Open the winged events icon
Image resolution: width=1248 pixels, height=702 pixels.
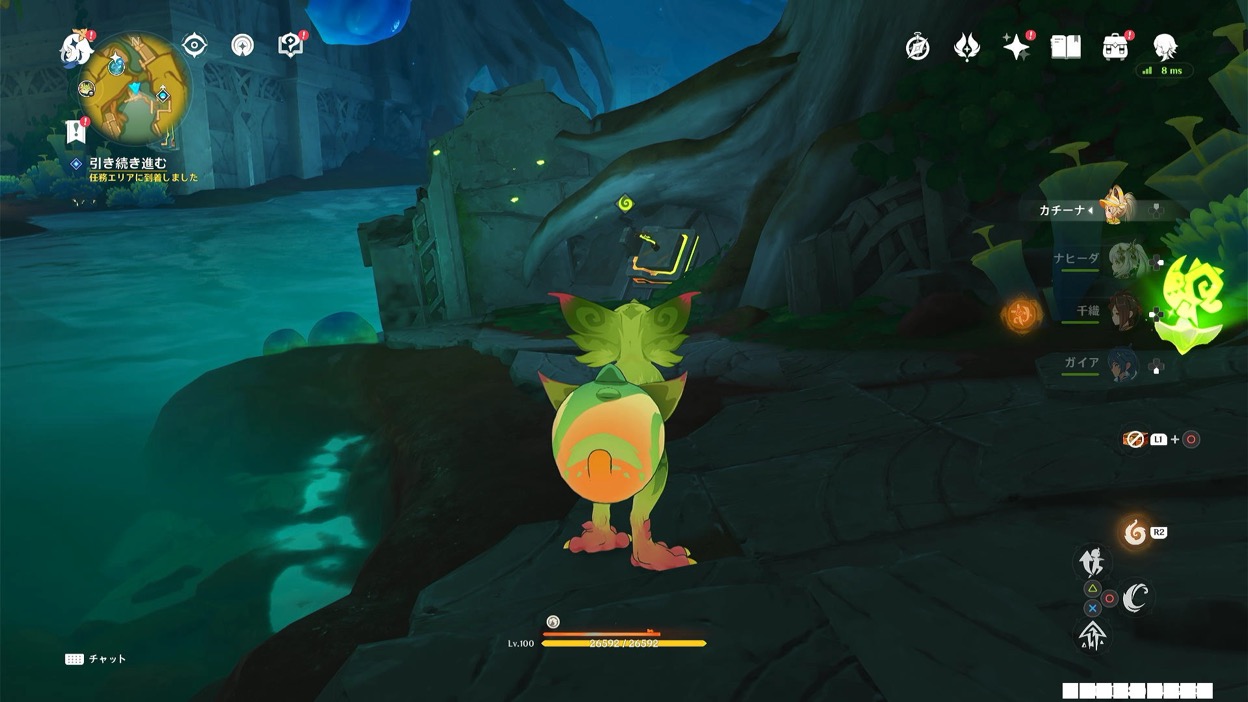point(966,47)
